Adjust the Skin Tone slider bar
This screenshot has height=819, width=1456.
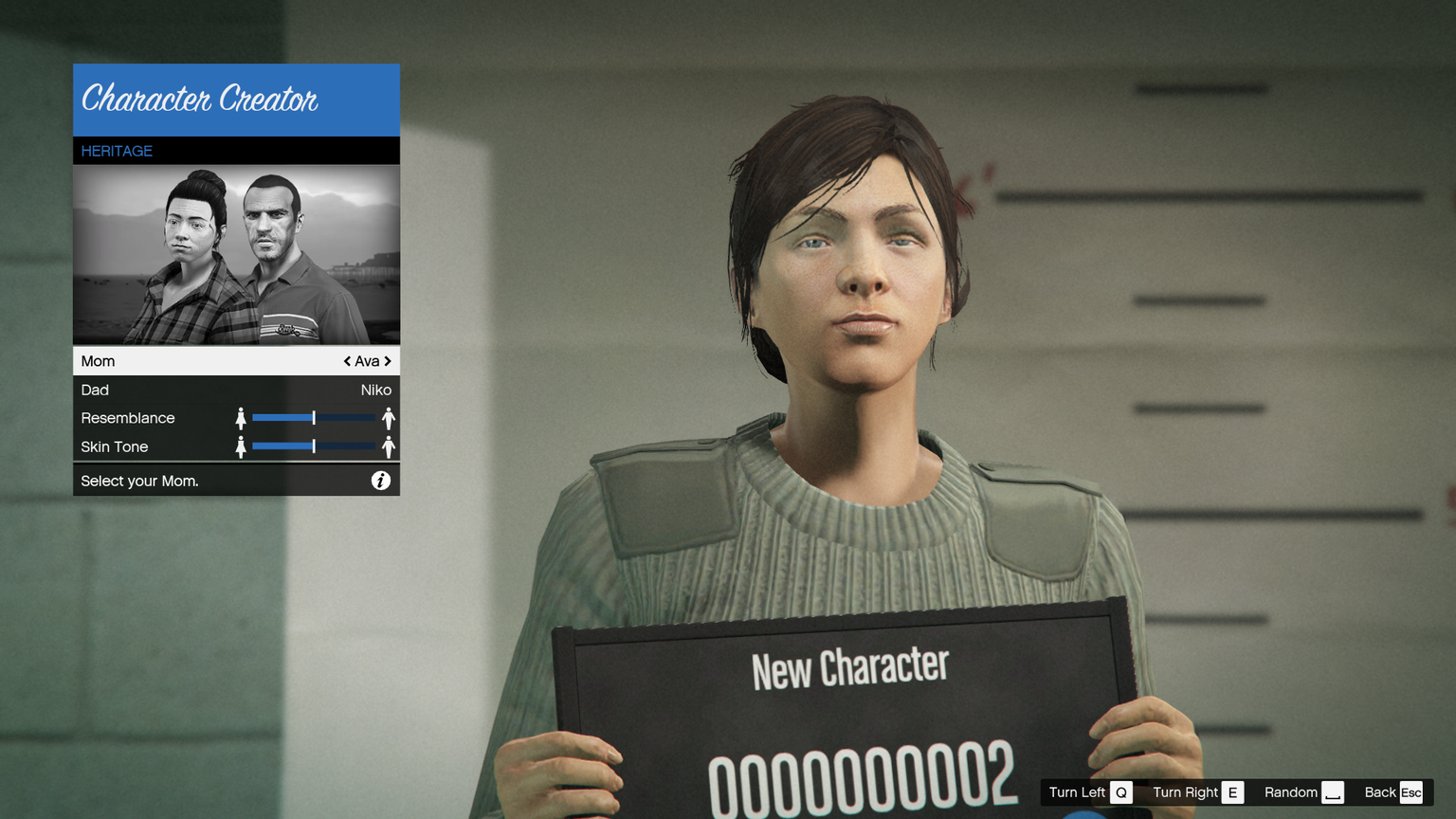coord(314,446)
